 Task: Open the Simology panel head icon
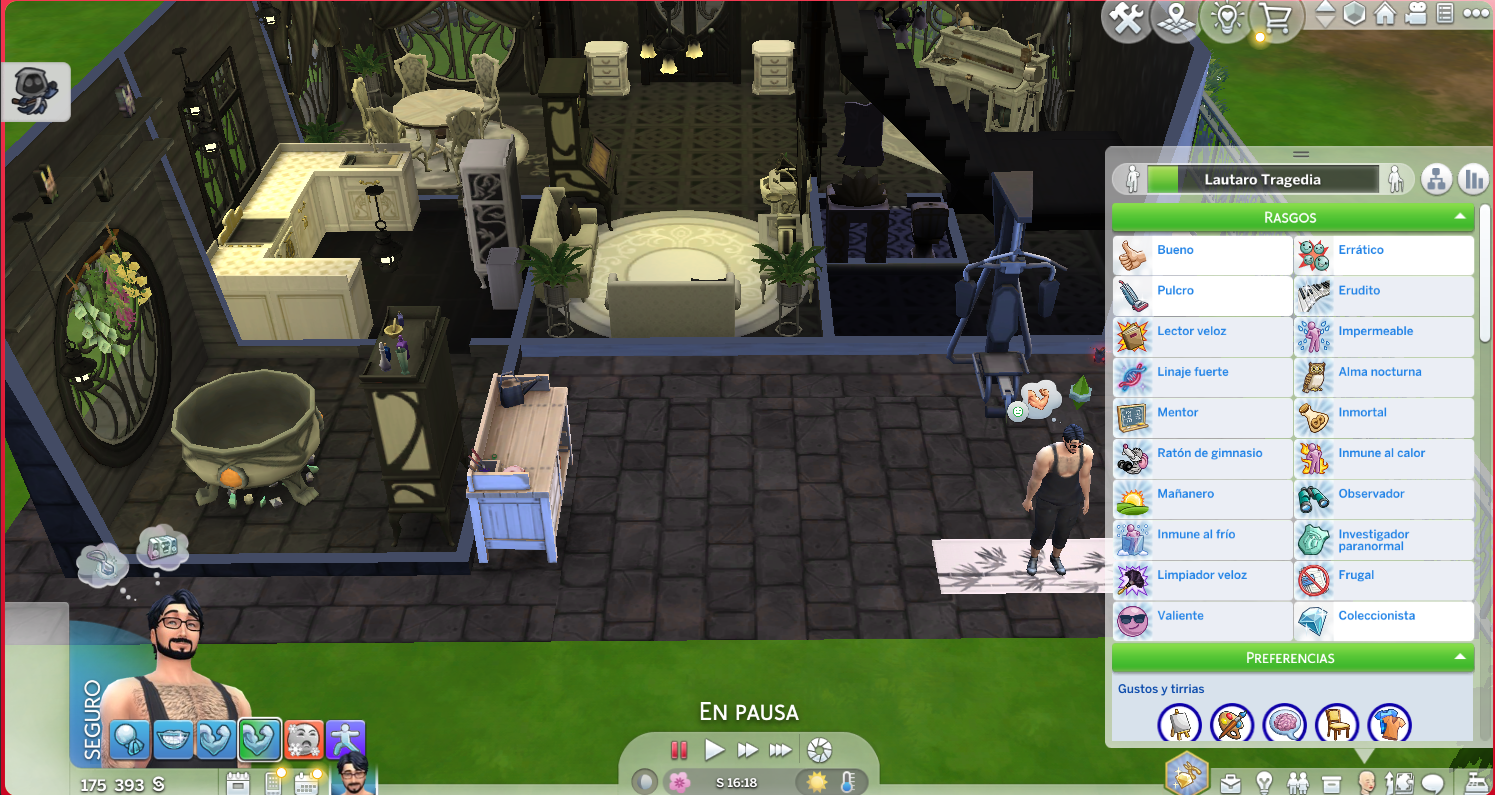tap(1366, 784)
